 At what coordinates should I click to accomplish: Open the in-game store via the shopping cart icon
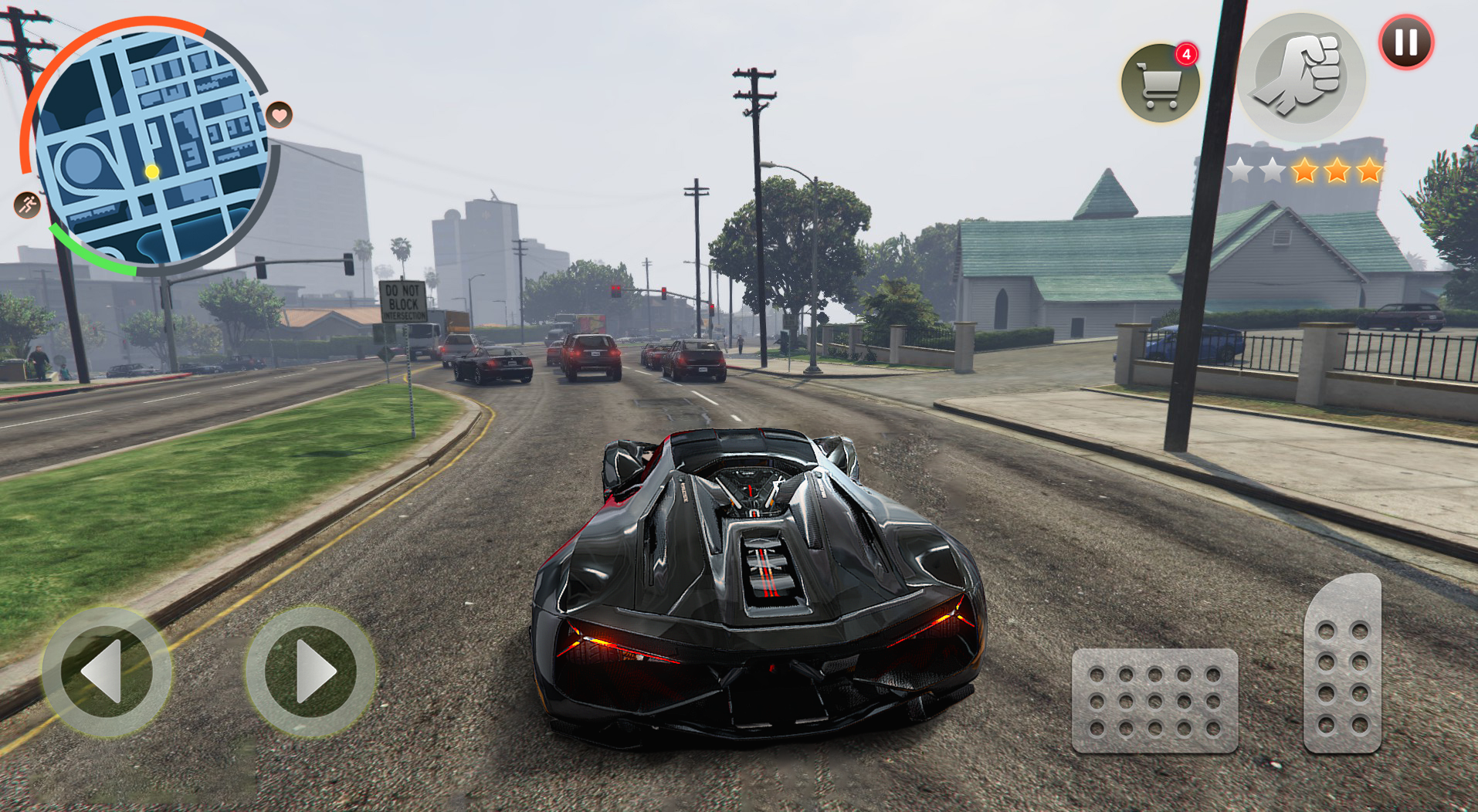coord(1159,83)
